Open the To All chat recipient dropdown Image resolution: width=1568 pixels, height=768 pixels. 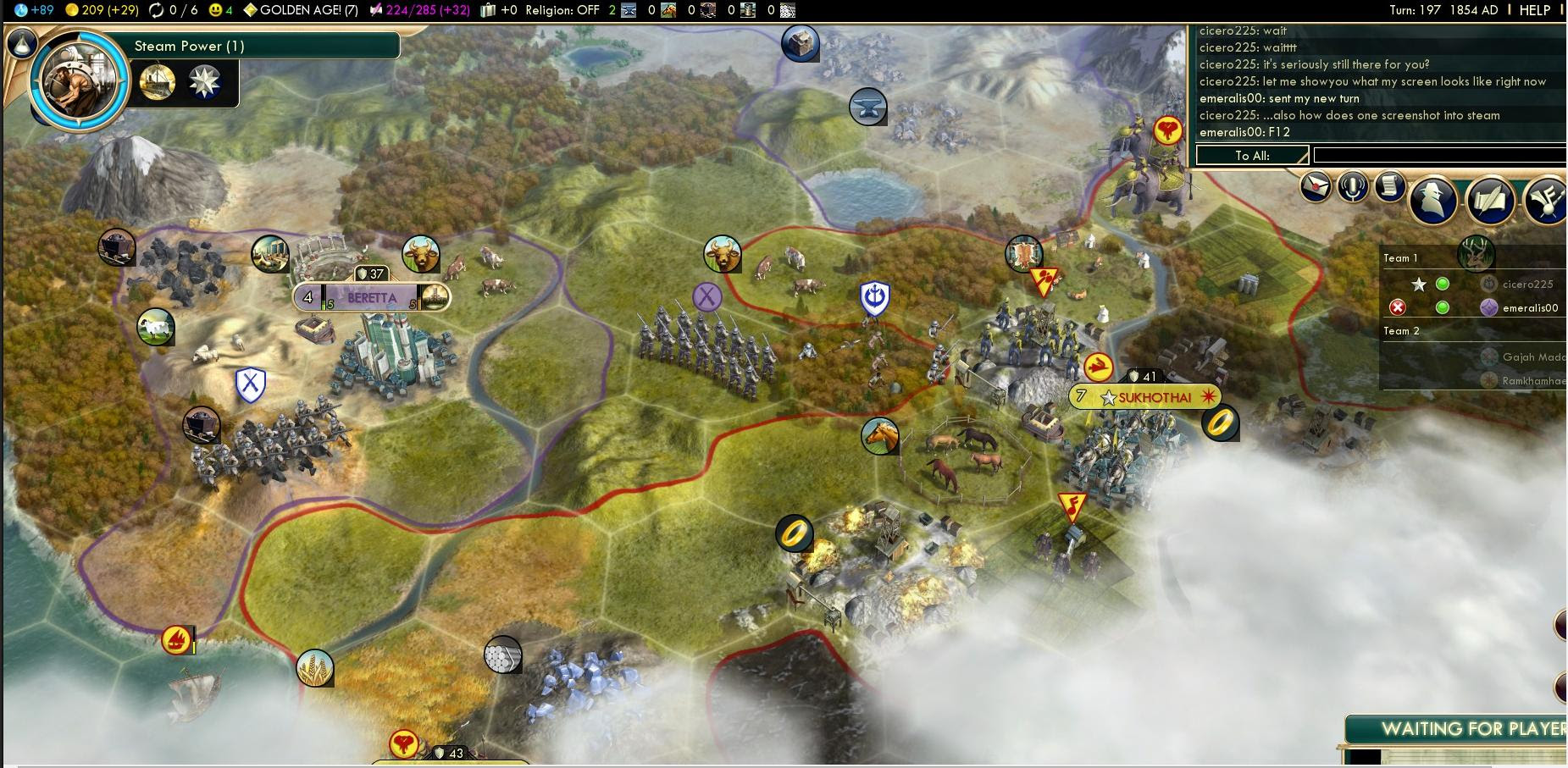[1251, 155]
